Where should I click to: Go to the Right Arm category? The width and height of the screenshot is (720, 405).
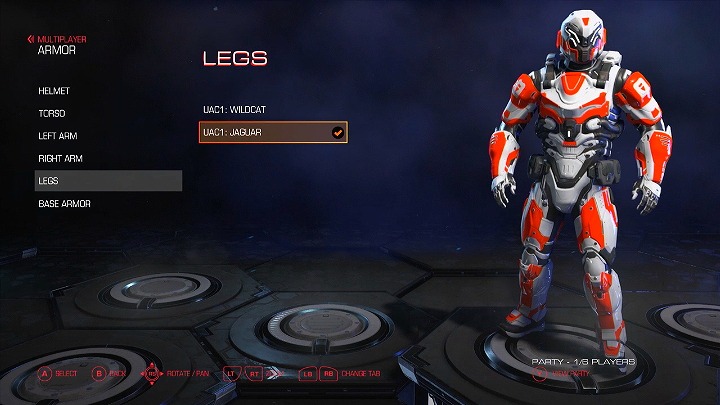click(59, 158)
